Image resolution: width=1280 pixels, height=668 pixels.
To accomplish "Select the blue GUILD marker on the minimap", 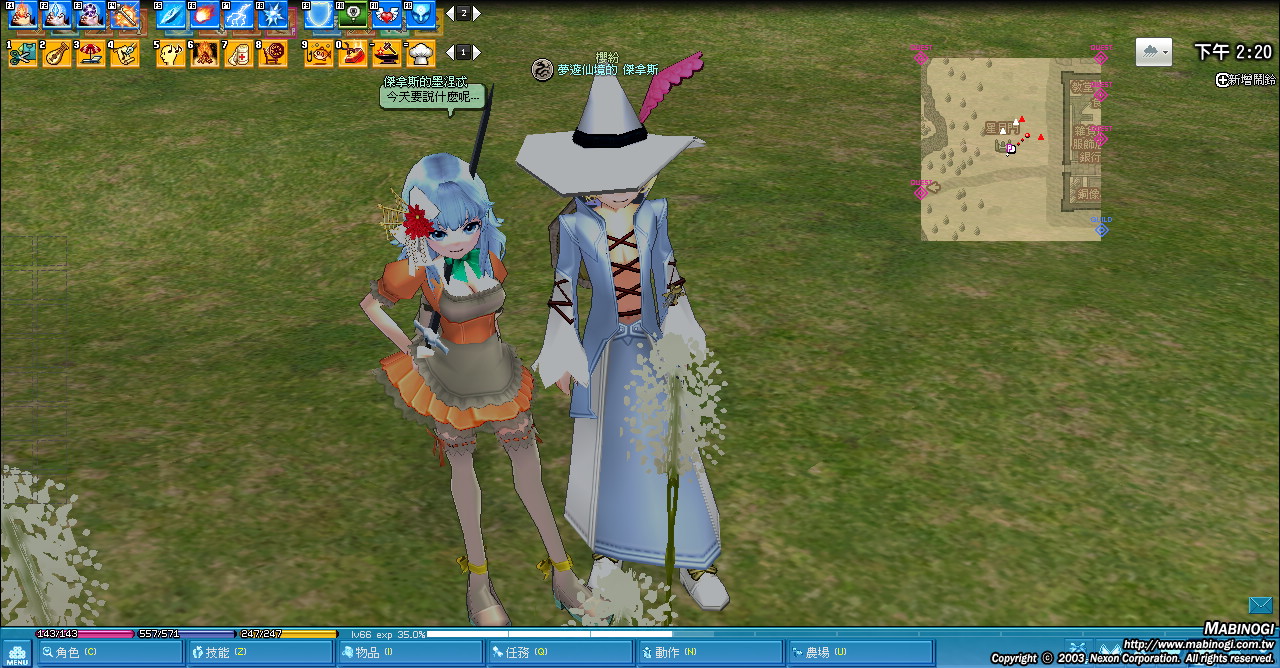I will [x=1101, y=229].
